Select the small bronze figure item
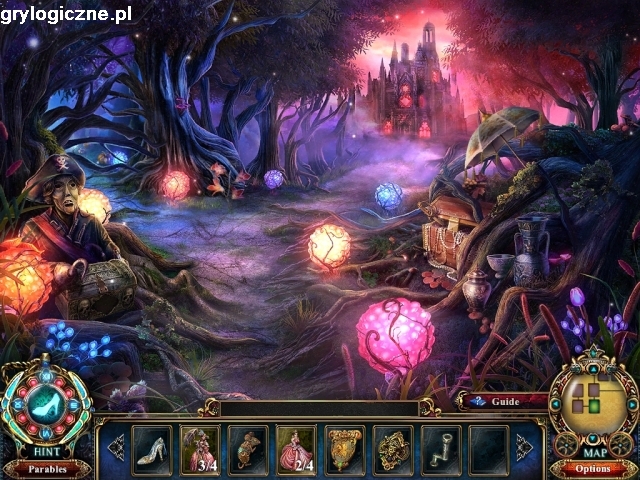The height and width of the screenshot is (480, 640). tap(248, 447)
